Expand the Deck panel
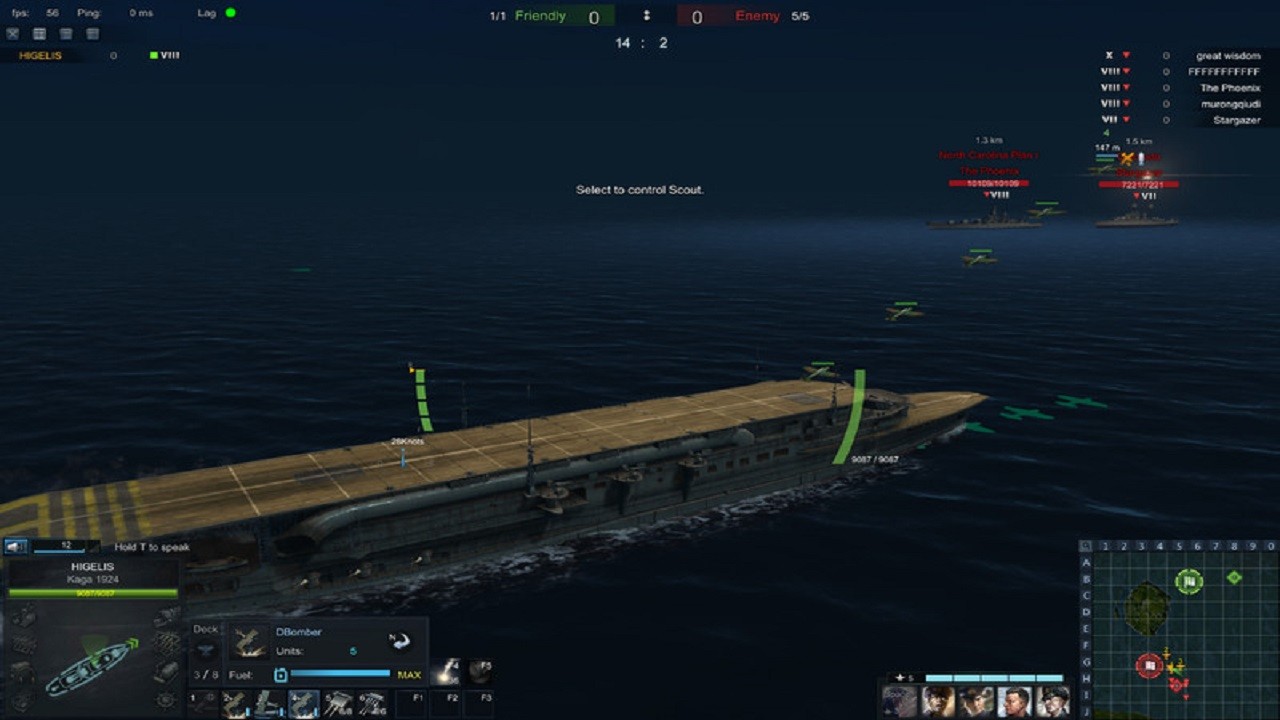The width and height of the screenshot is (1280, 720). [x=205, y=629]
